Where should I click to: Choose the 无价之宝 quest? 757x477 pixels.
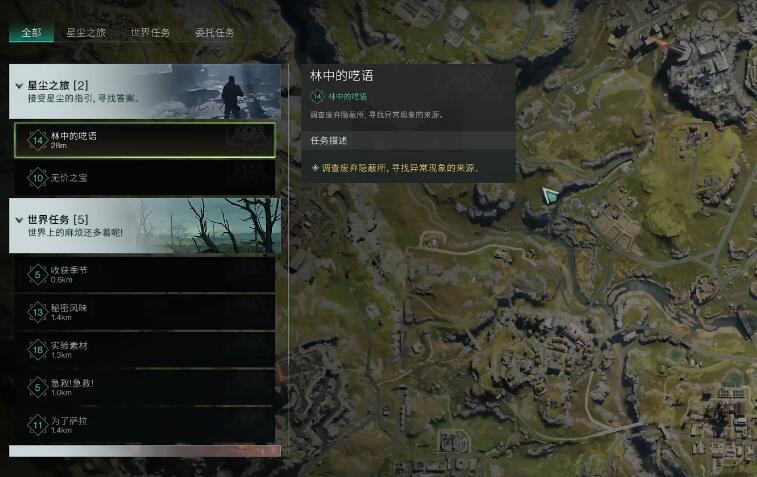pos(145,177)
